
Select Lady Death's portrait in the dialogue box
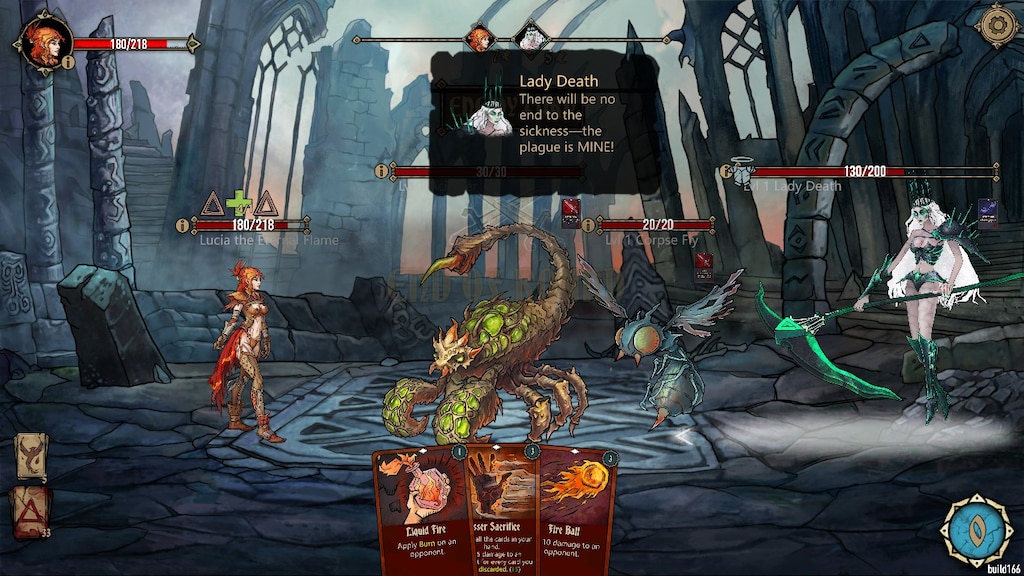tap(490, 113)
